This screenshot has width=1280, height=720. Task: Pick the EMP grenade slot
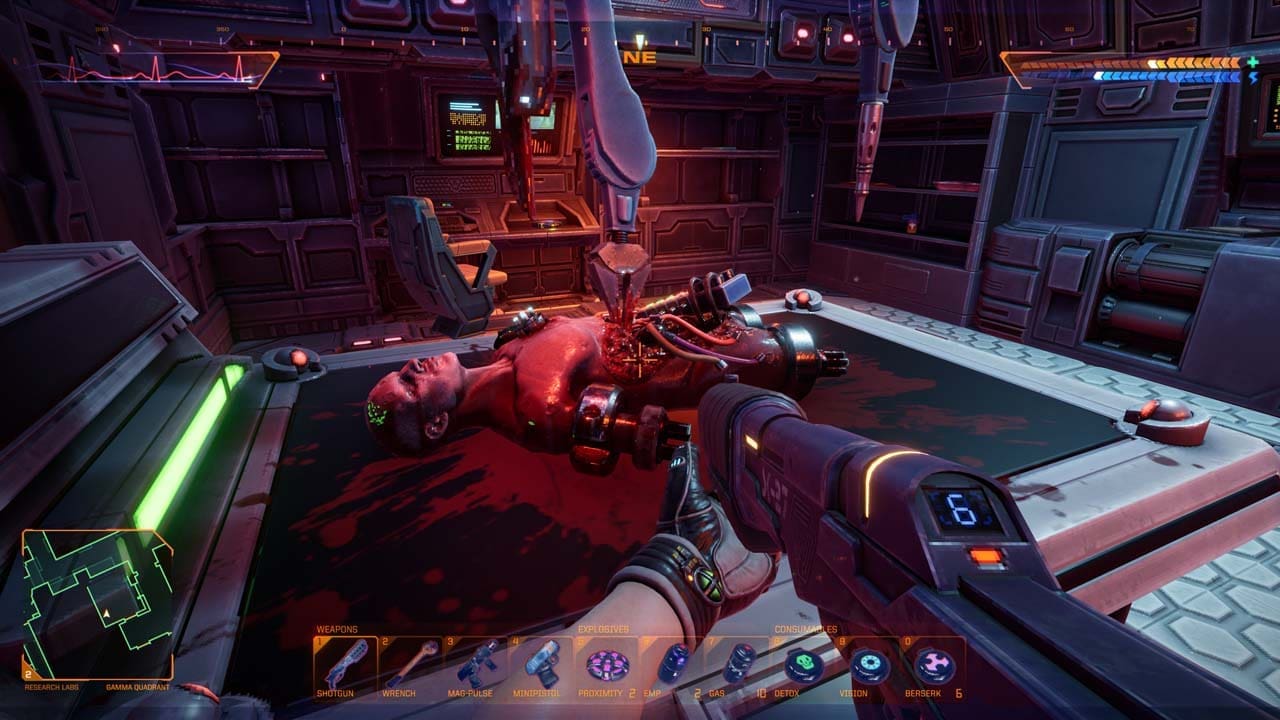673,664
